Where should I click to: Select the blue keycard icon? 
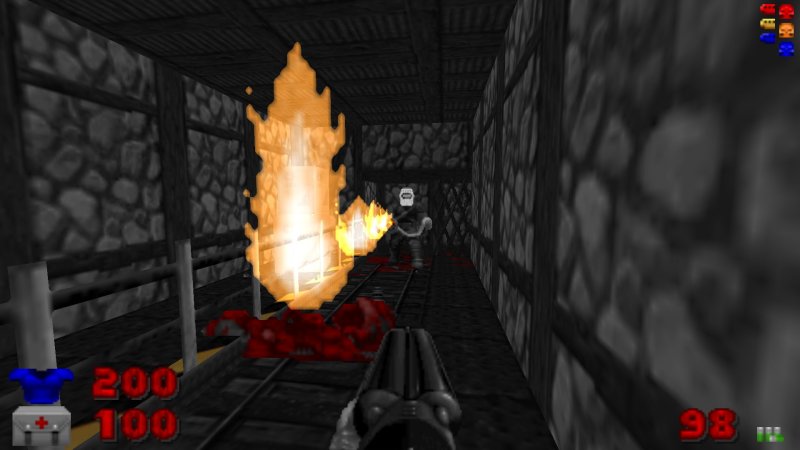click(x=768, y=38)
